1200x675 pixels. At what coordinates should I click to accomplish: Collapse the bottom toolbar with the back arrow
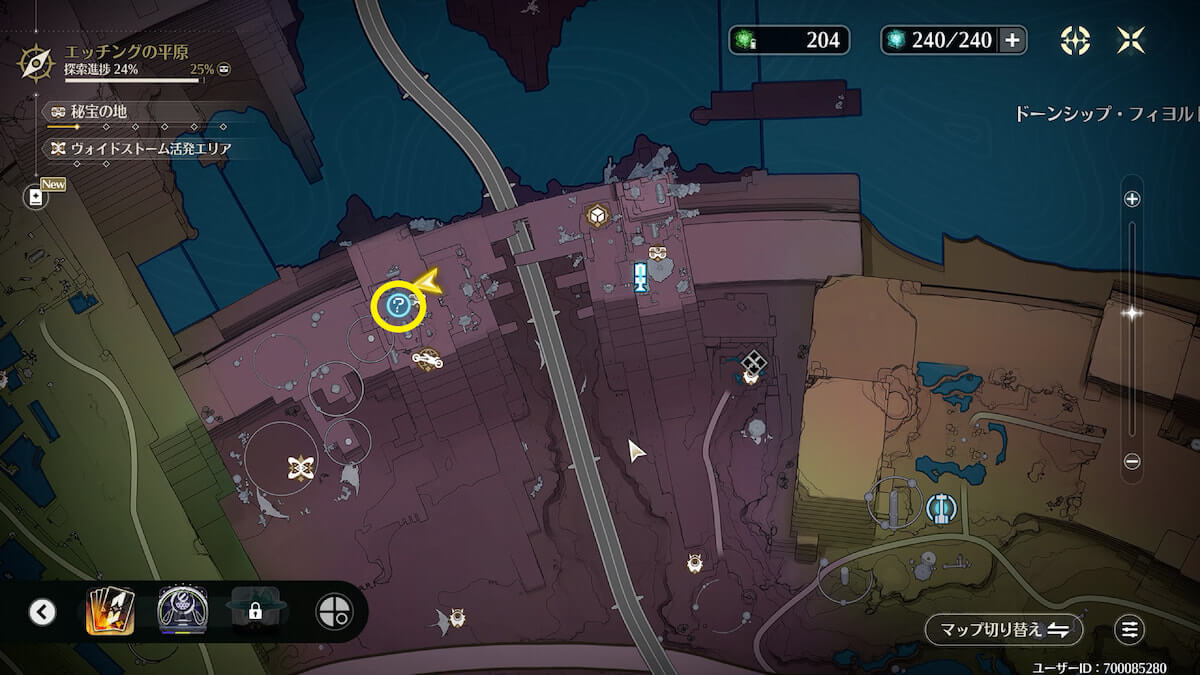(x=42, y=611)
